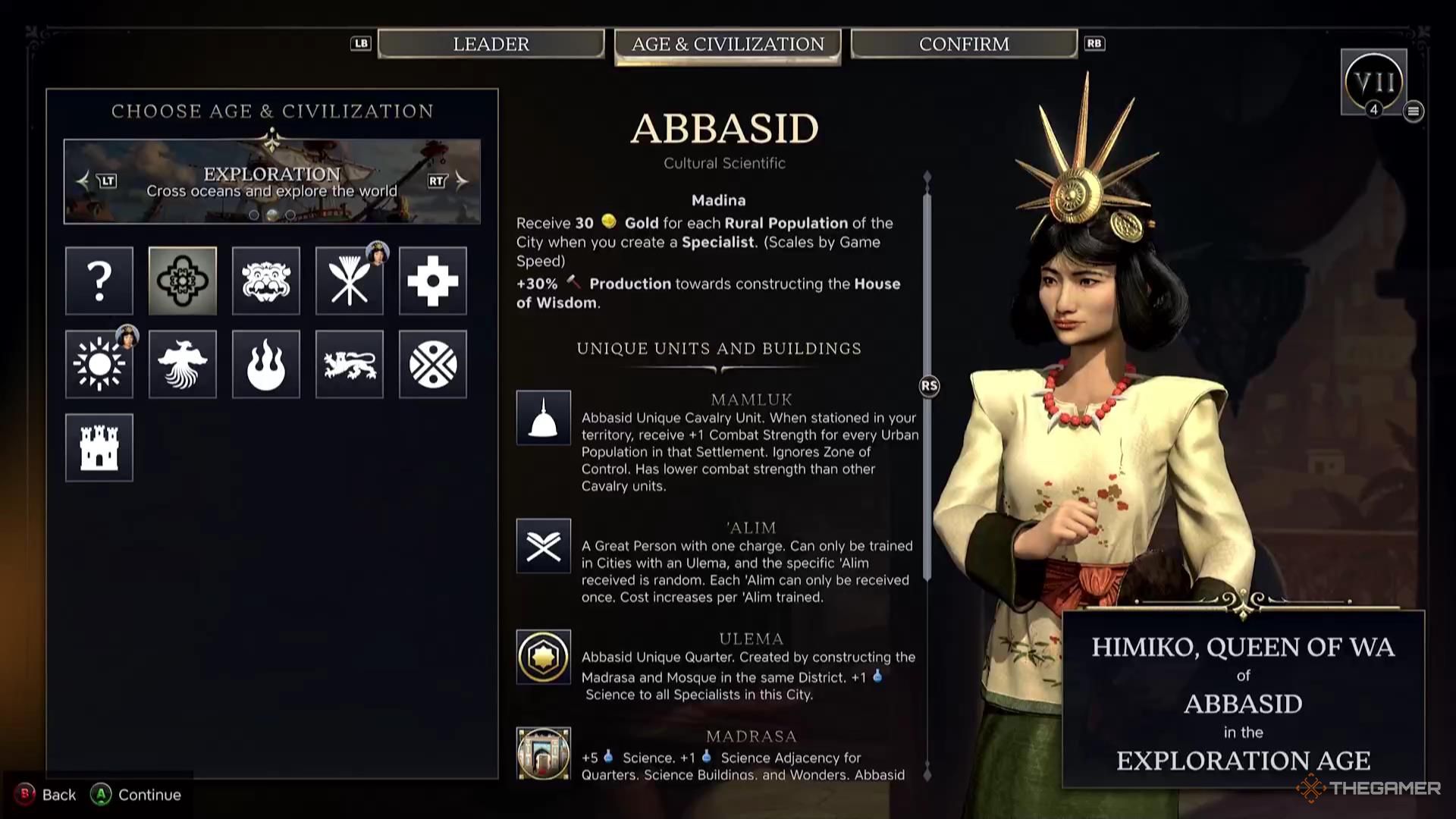Pick the phoenix bird civilization emblem

[183, 364]
